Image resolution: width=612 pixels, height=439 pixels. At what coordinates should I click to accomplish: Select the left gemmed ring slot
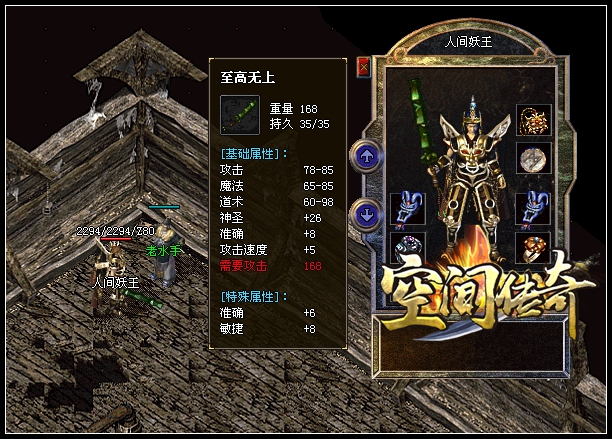click(405, 247)
